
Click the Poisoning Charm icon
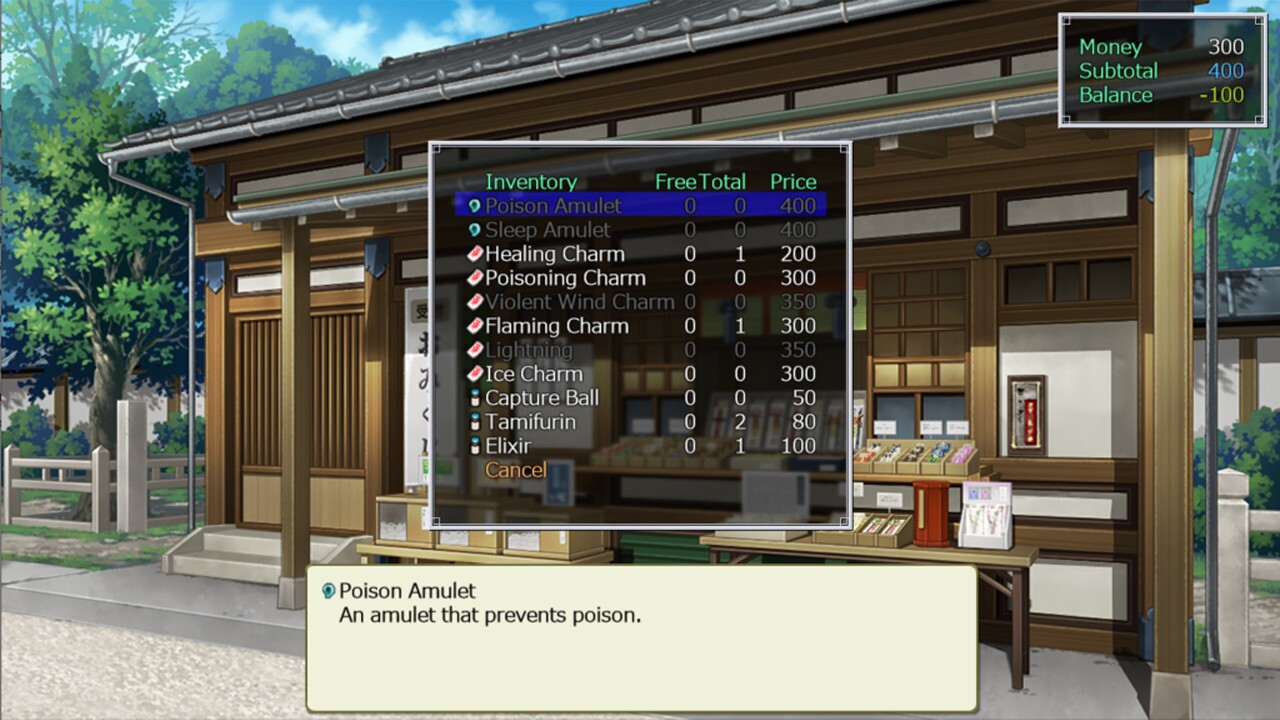(474, 278)
